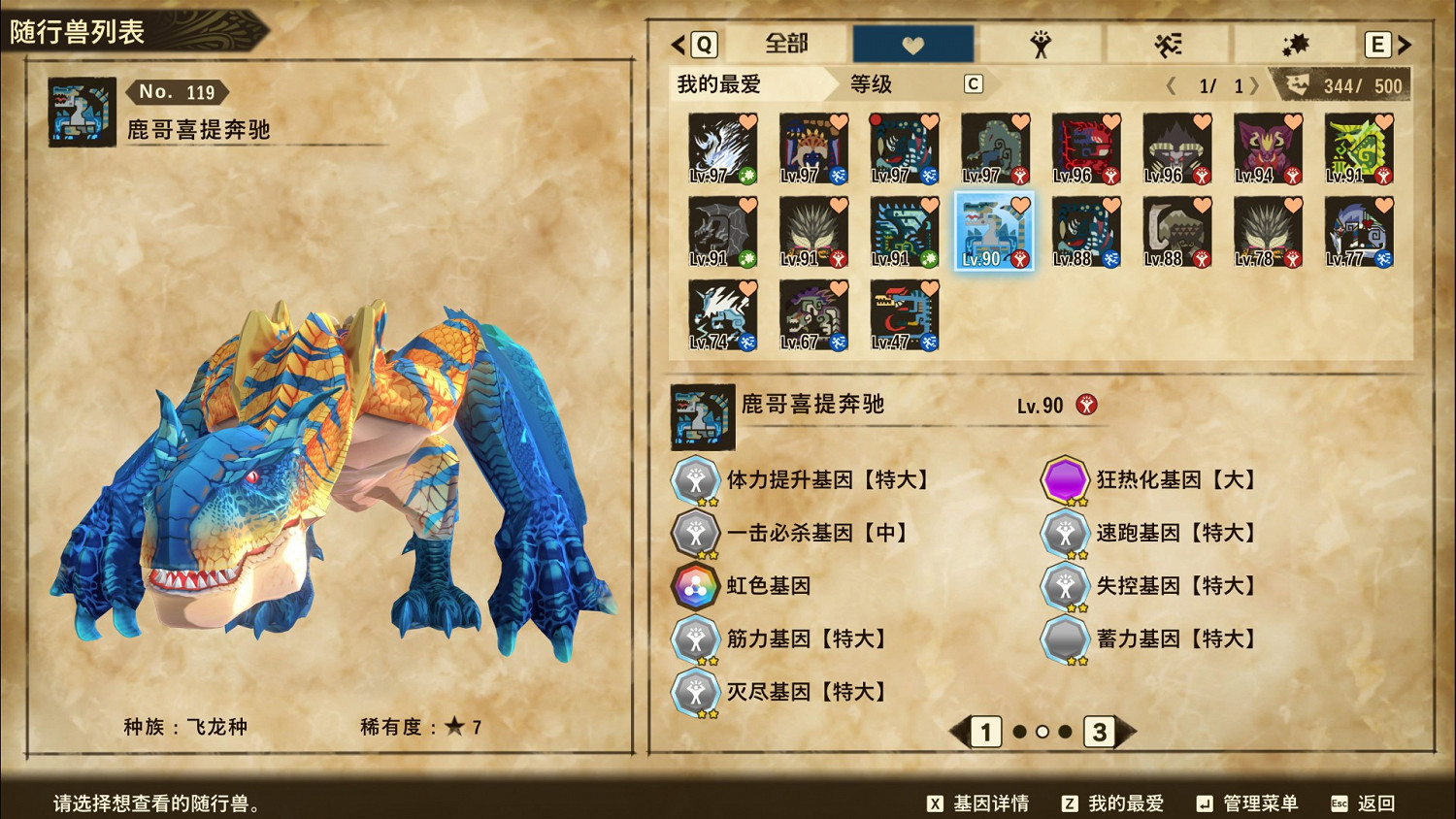
Task: Select the 虹色基因 rainbow gene icon
Action: [695, 586]
